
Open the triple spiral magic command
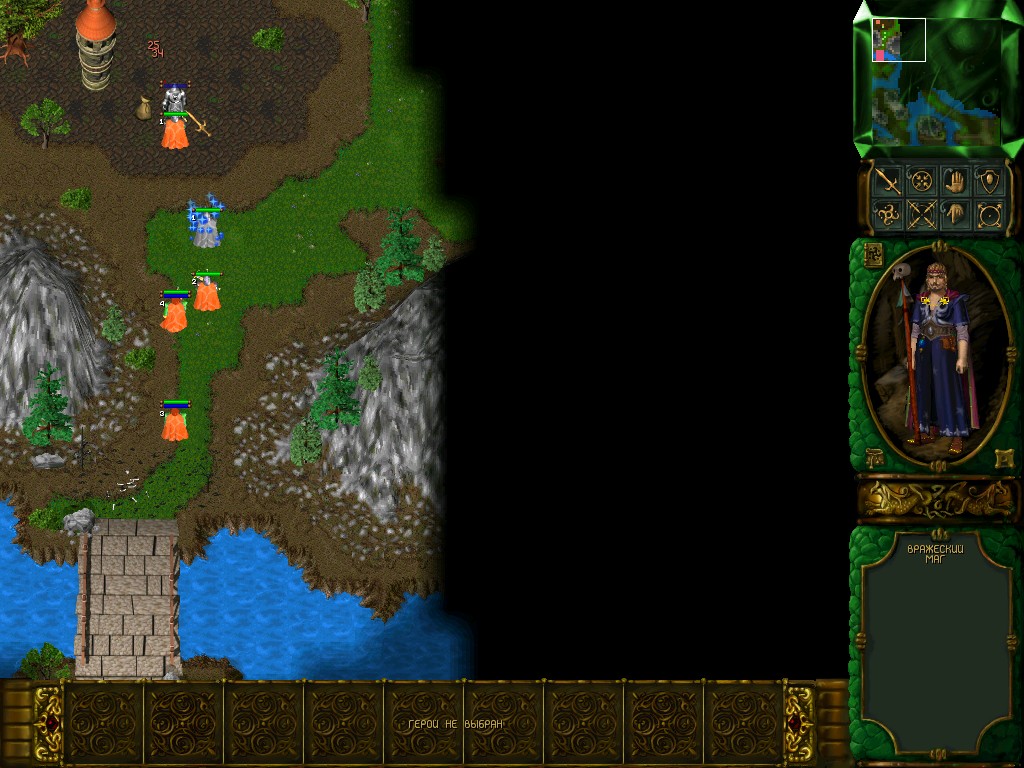pos(887,214)
